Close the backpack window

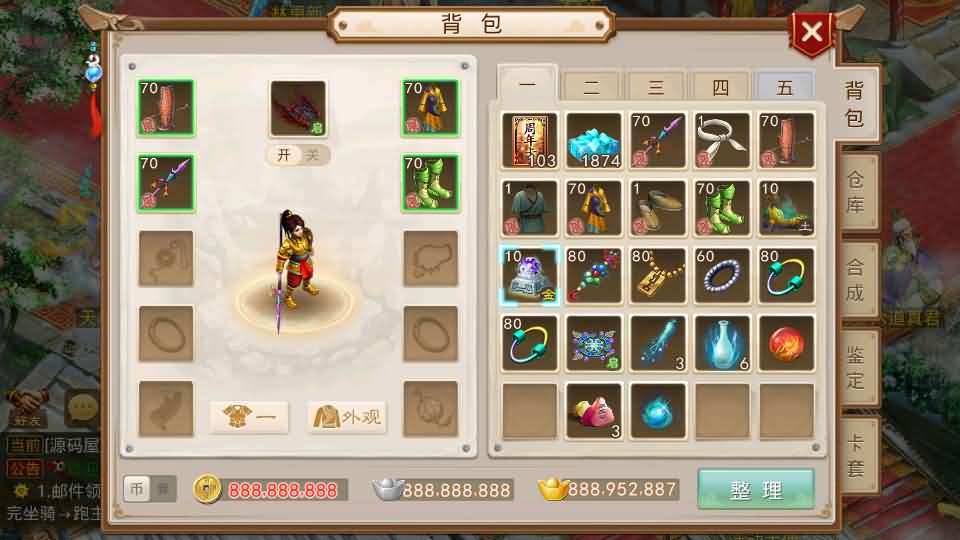811,32
